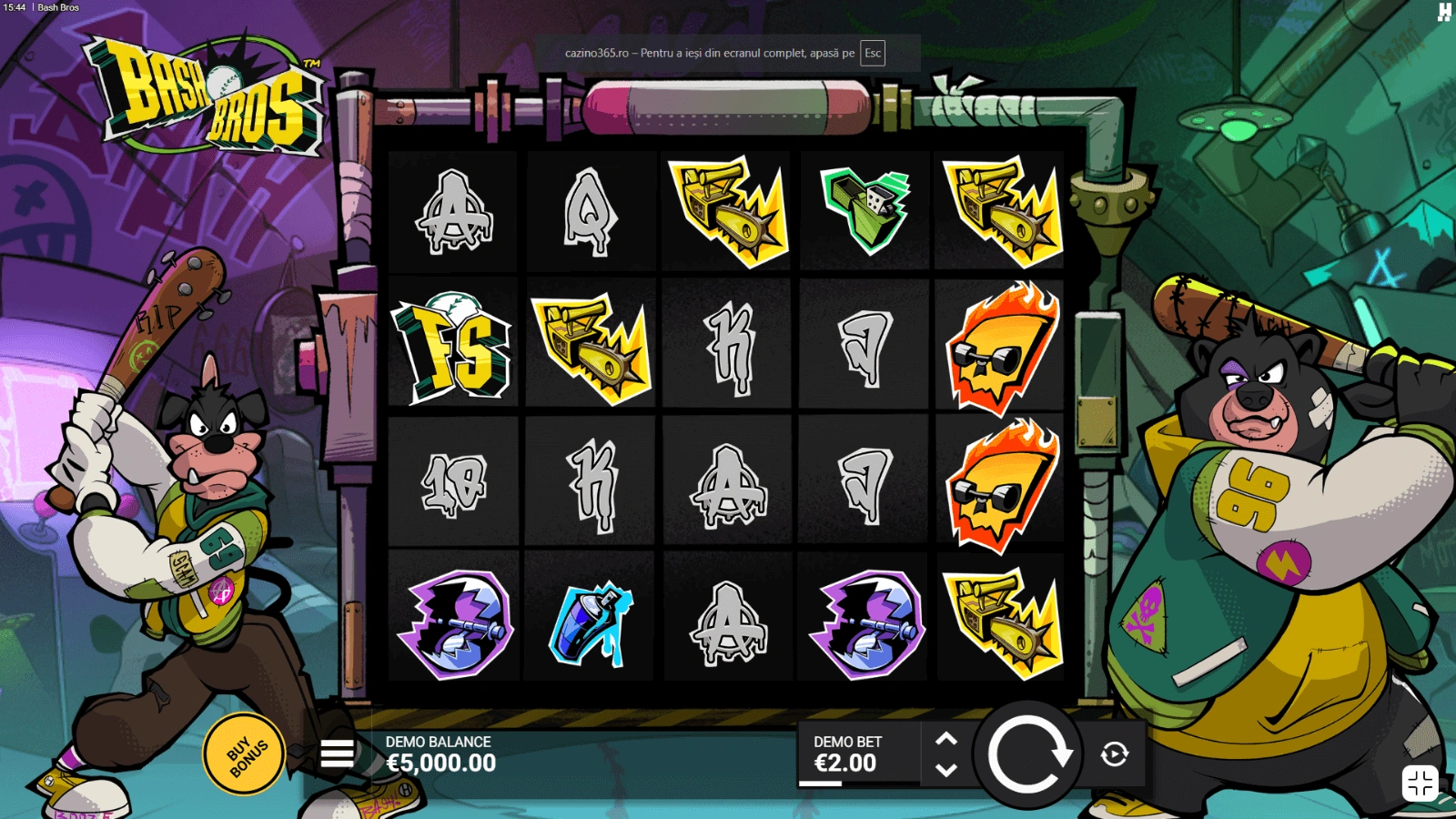Open the Buy Bonus feature

[244, 754]
